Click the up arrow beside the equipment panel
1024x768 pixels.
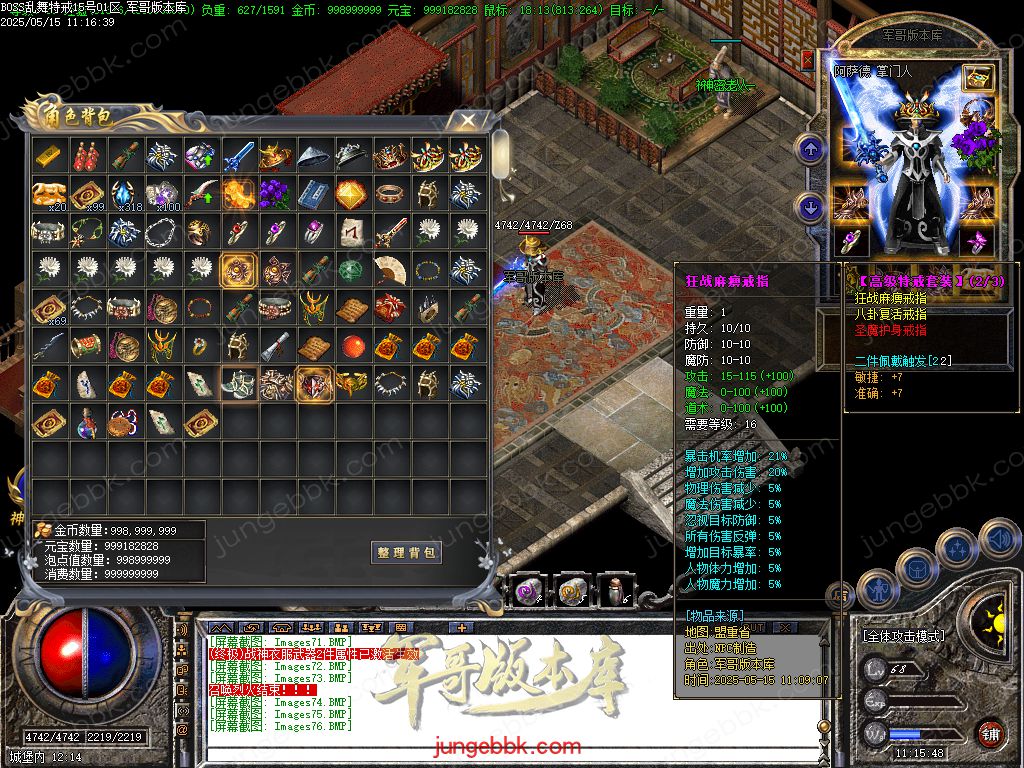tap(809, 150)
